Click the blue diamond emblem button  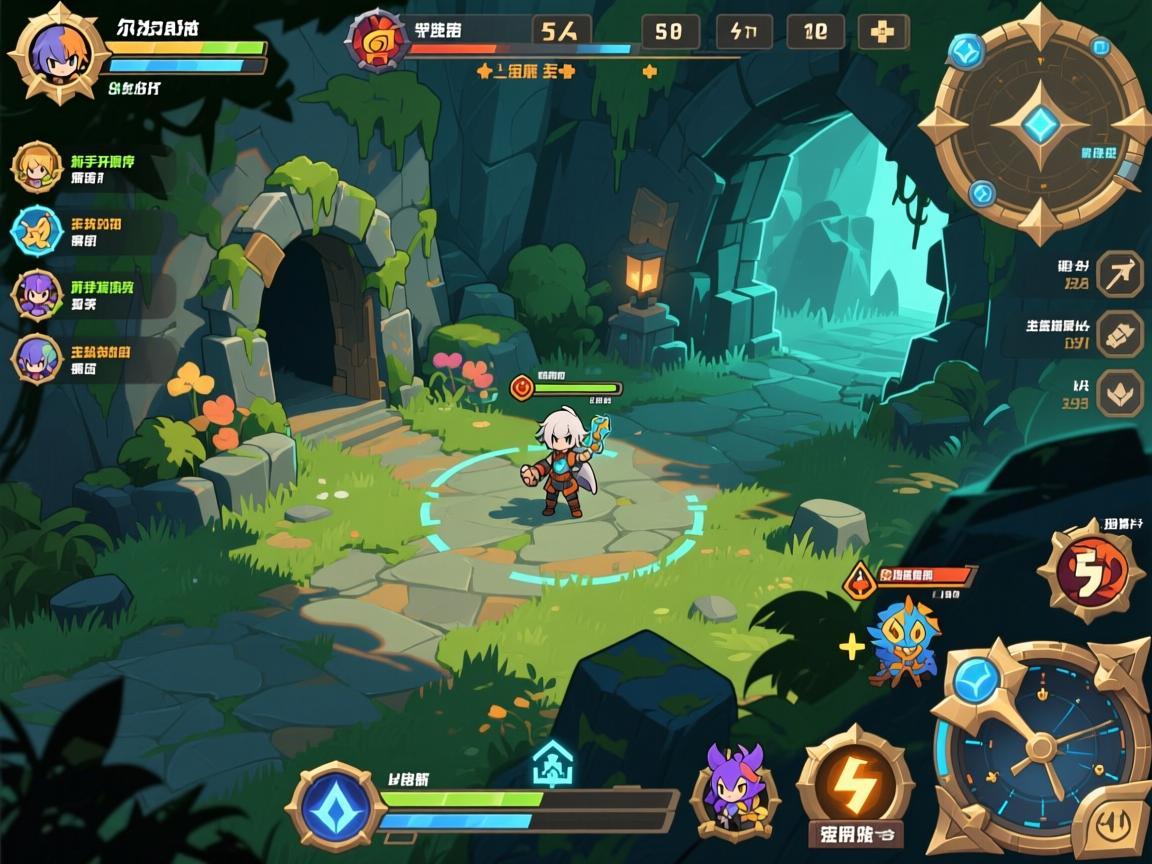334,806
